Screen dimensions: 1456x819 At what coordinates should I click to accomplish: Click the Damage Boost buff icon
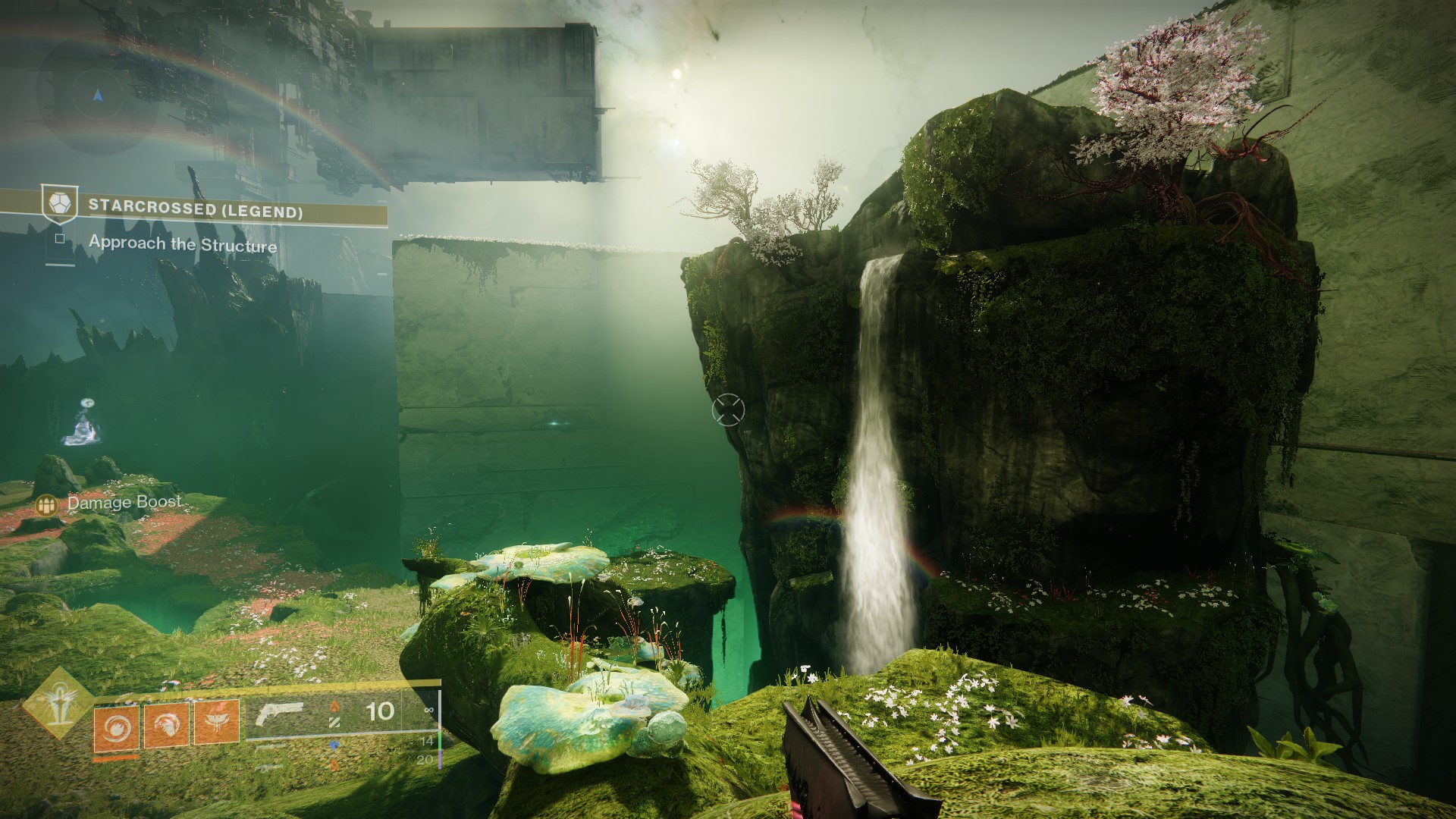48,504
